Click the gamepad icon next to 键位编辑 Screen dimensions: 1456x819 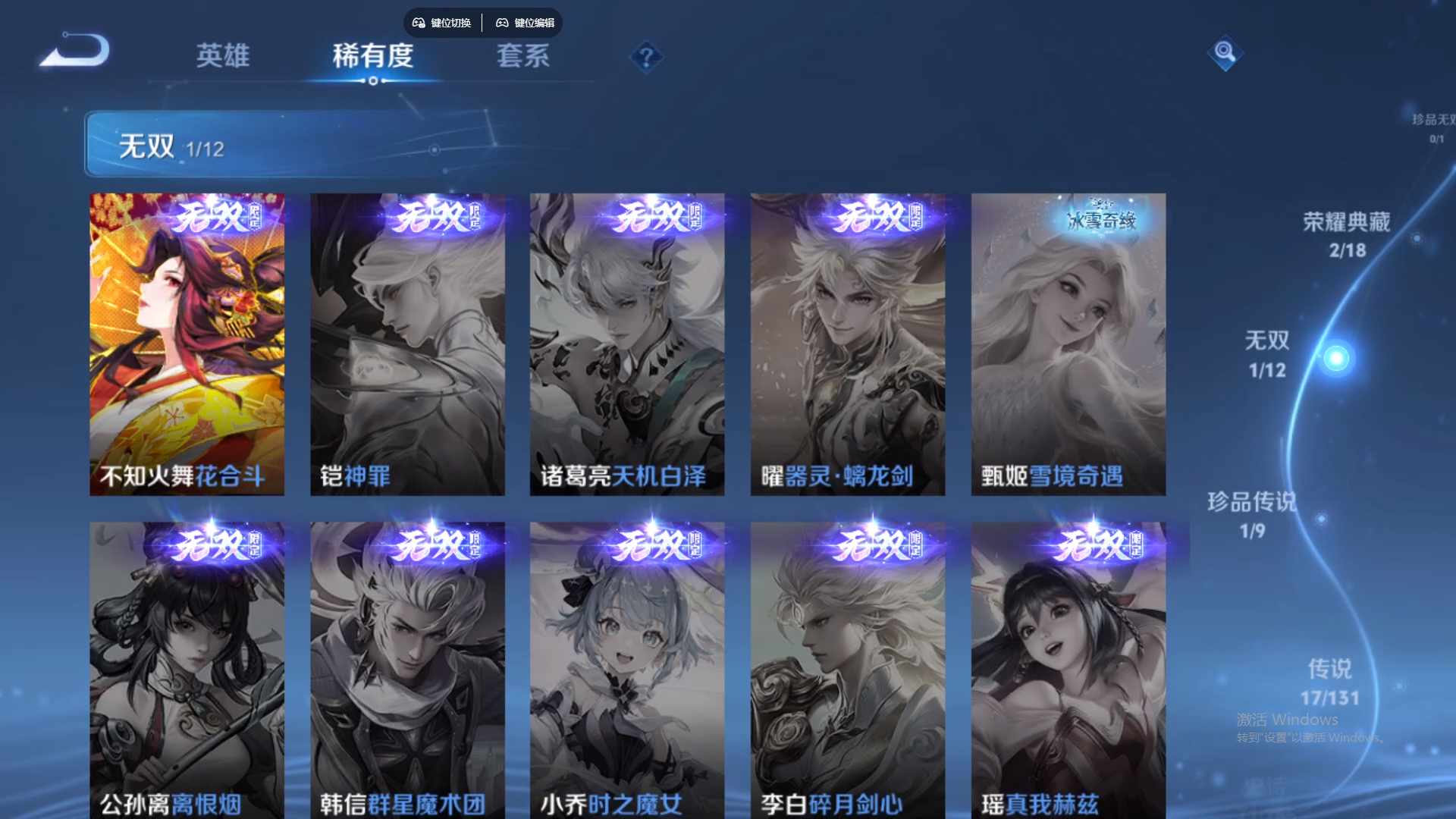tap(503, 23)
